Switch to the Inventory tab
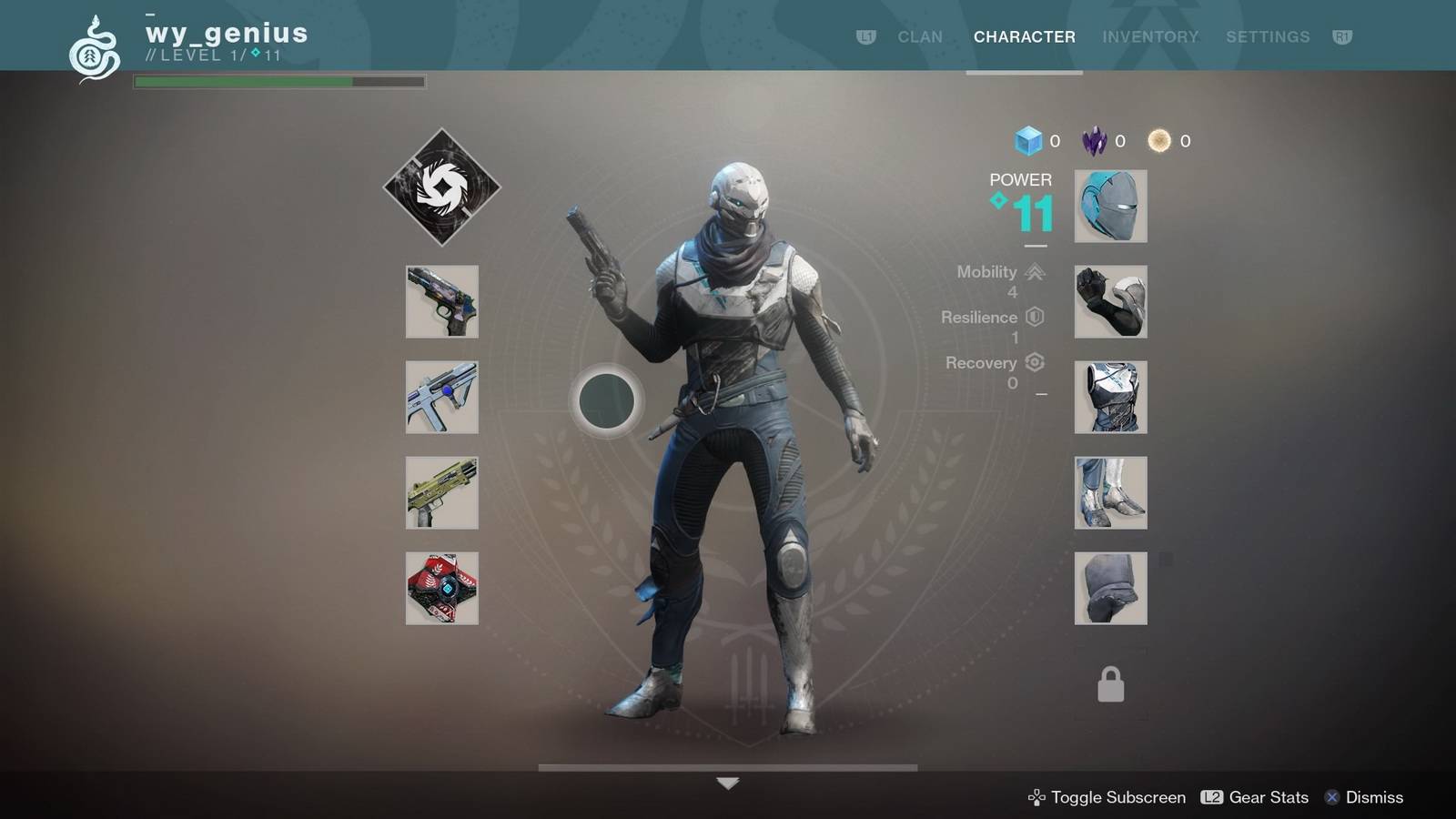 [1150, 36]
